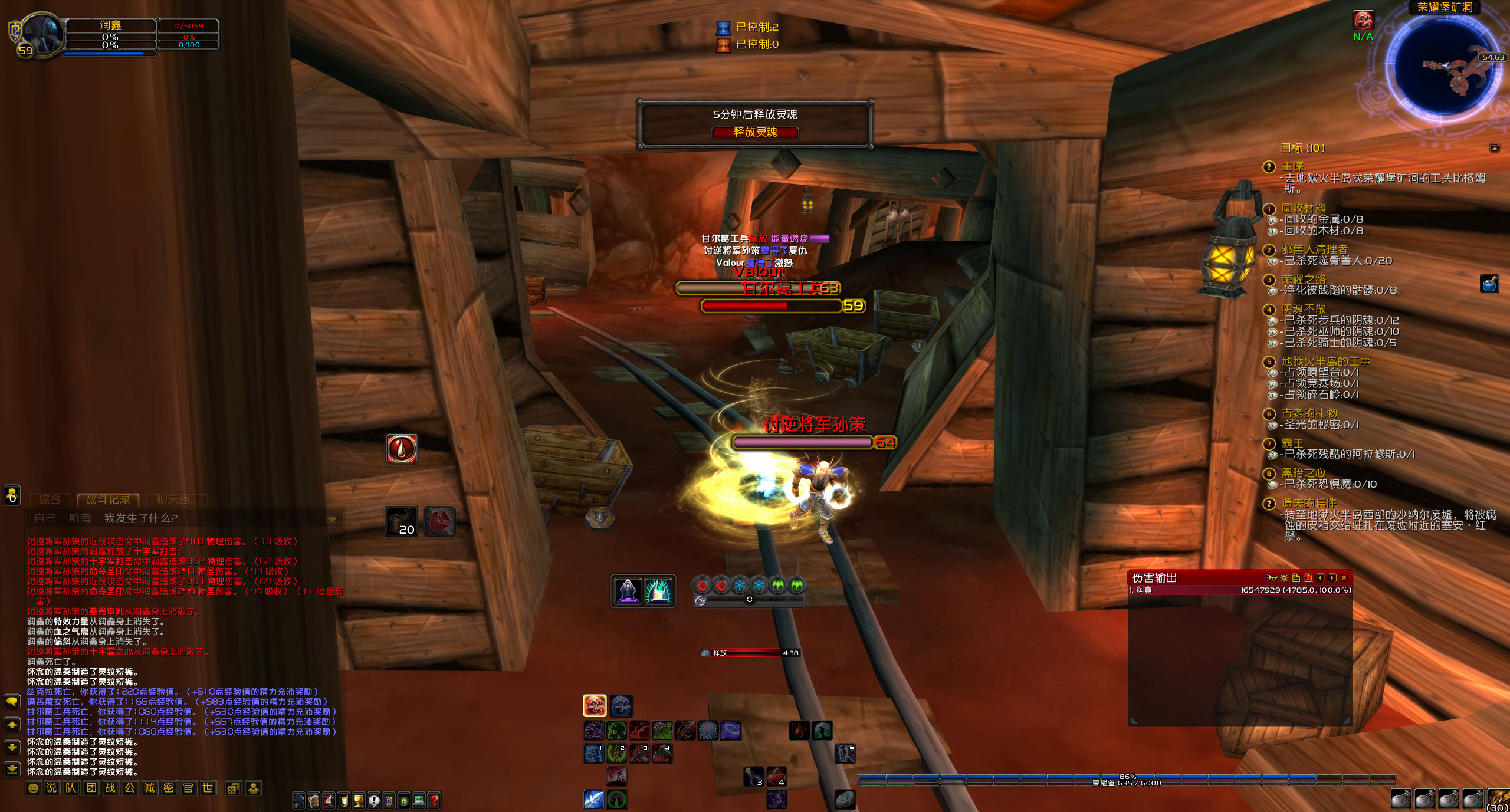This screenshot has height=812, width=1510.
Task: Open the LFG tool green eye icon
Action: [x=403, y=801]
